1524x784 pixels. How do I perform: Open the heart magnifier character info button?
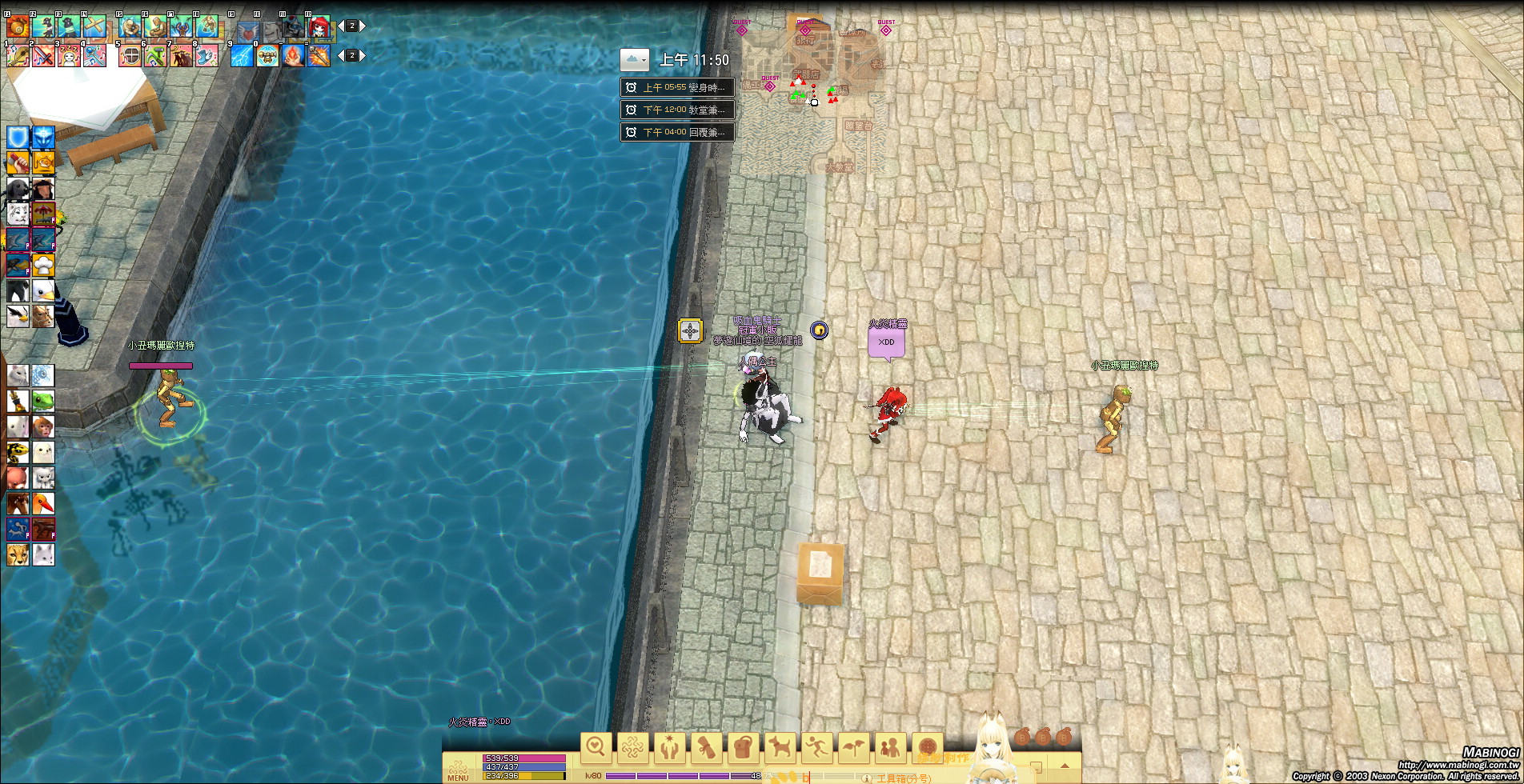pos(596,748)
